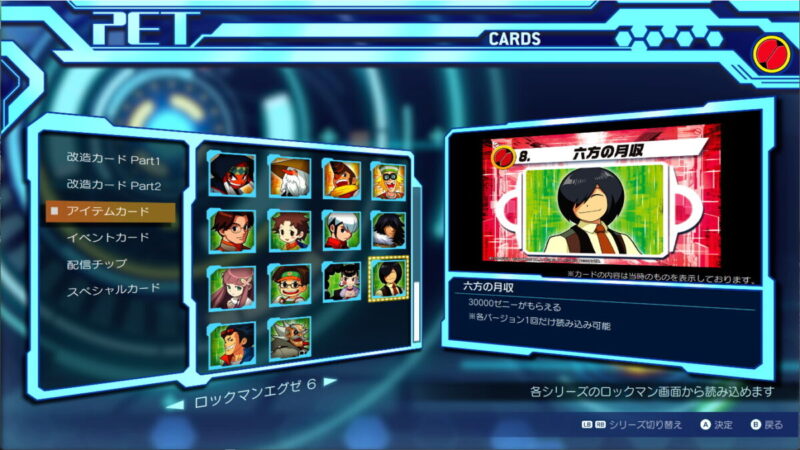This screenshot has height=450, width=800.
Task: Switch to the next series with right arrow
Action: (329, 381)
